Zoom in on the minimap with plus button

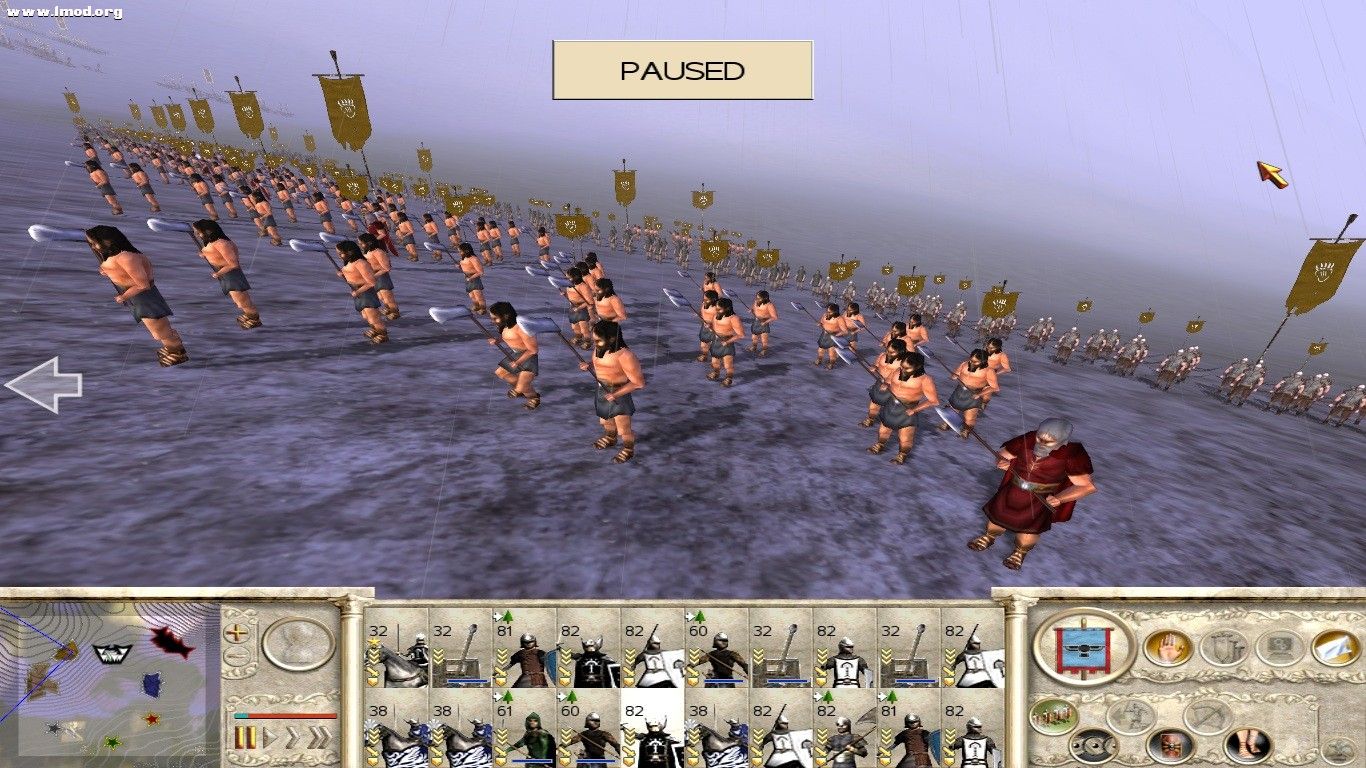pos(236,634)
